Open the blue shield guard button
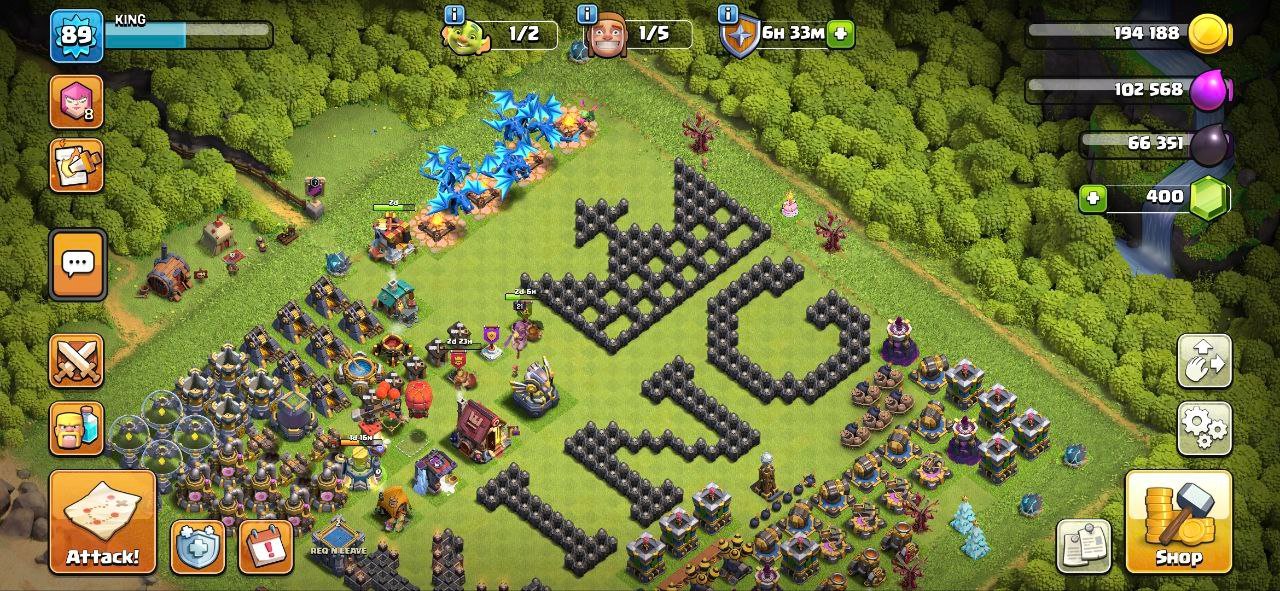Image resolution: width=1280 pixels, height=591 pixels. [197, 546]
